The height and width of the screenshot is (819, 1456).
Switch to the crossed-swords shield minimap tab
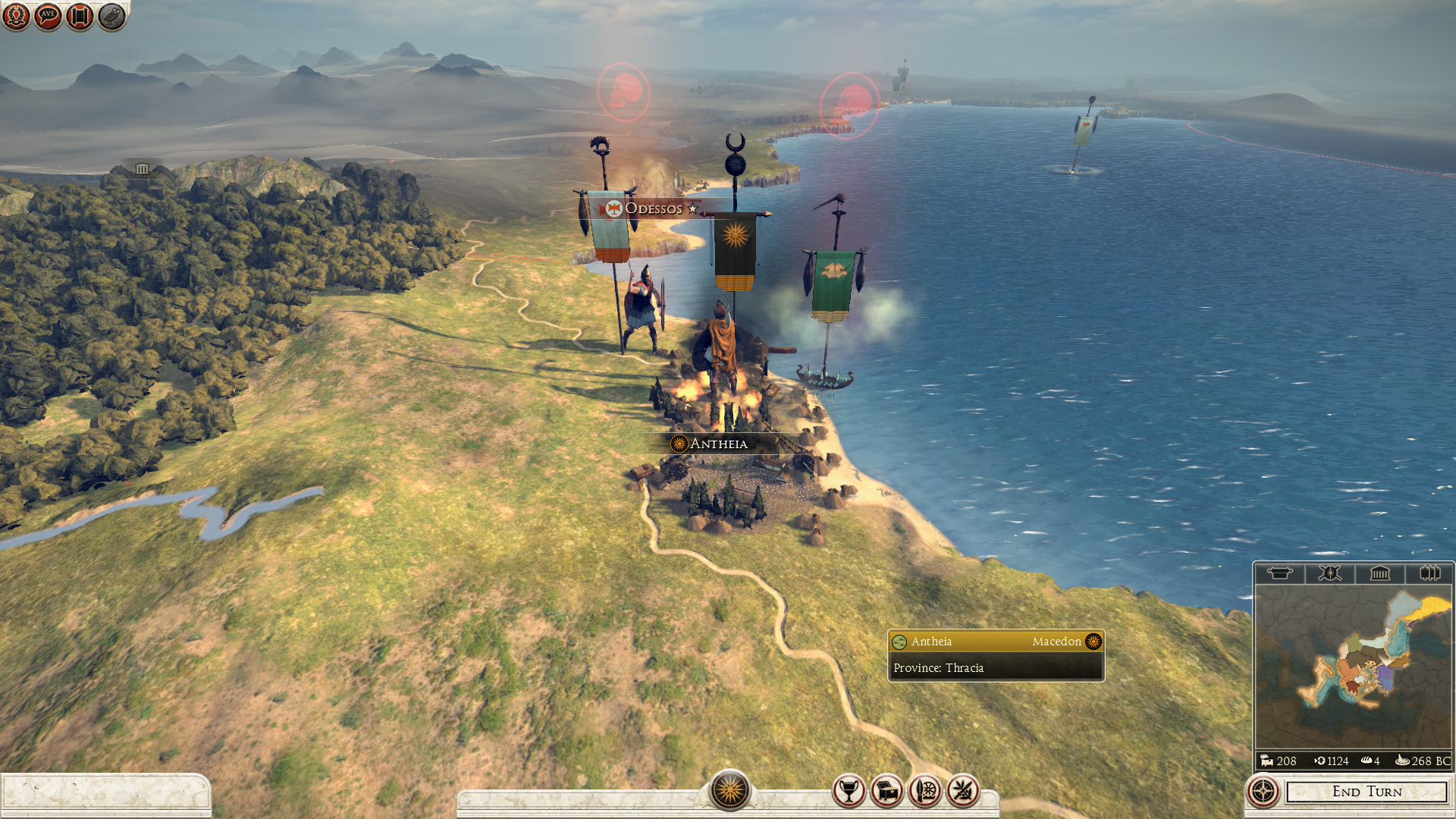point(1329,573)
